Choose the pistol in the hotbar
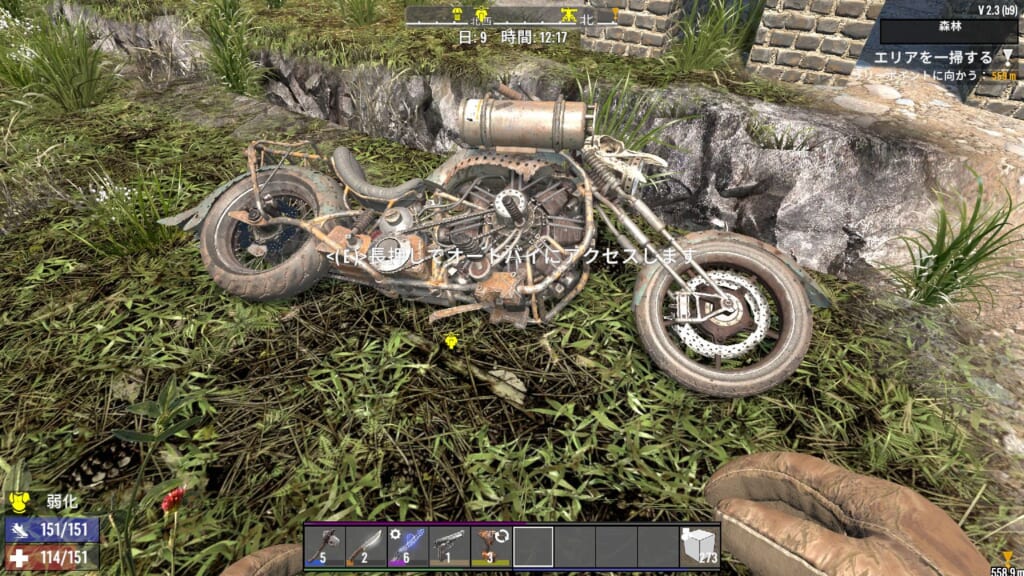 (449, 546)
